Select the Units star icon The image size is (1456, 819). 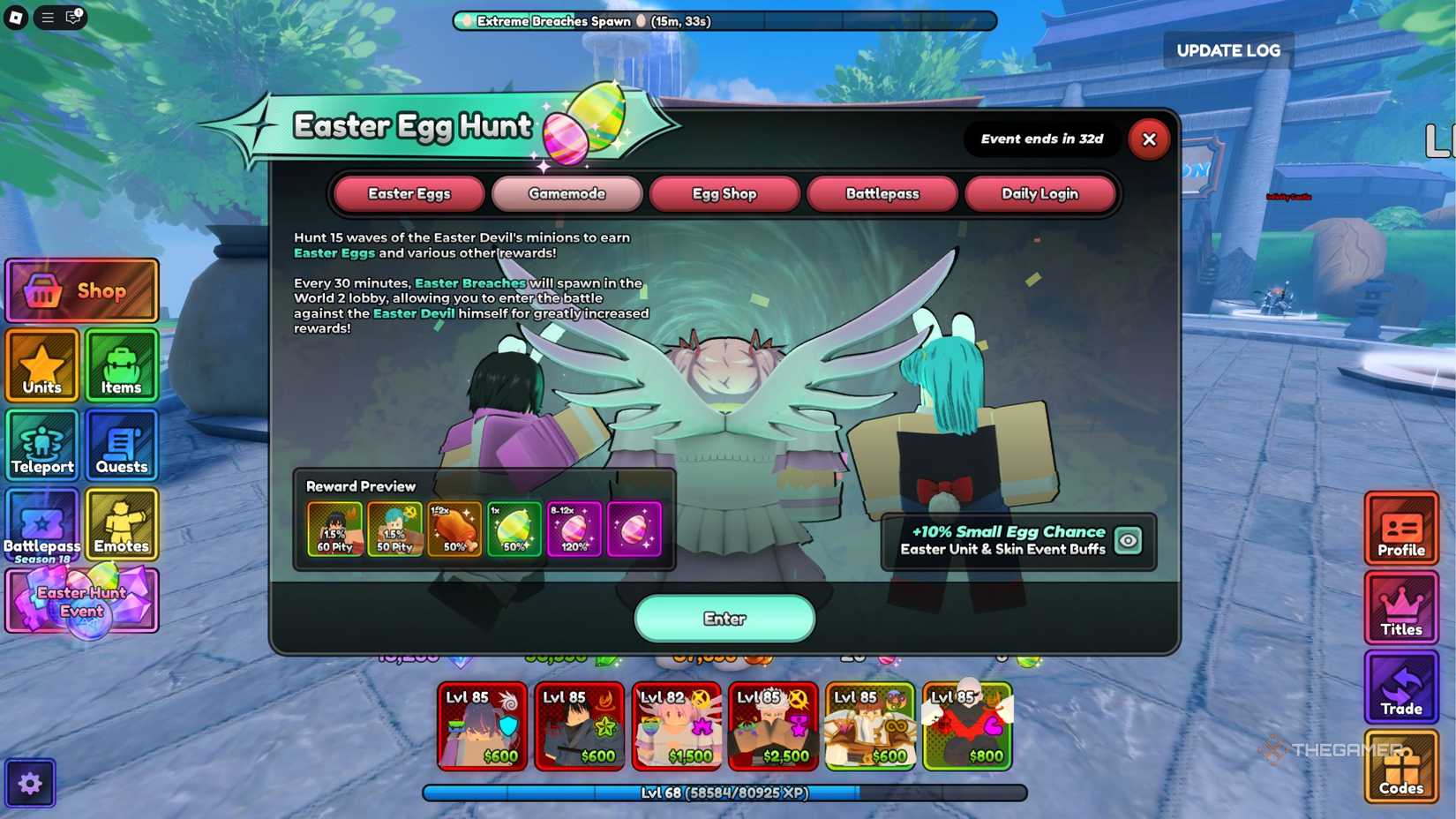tap(41, 365)
